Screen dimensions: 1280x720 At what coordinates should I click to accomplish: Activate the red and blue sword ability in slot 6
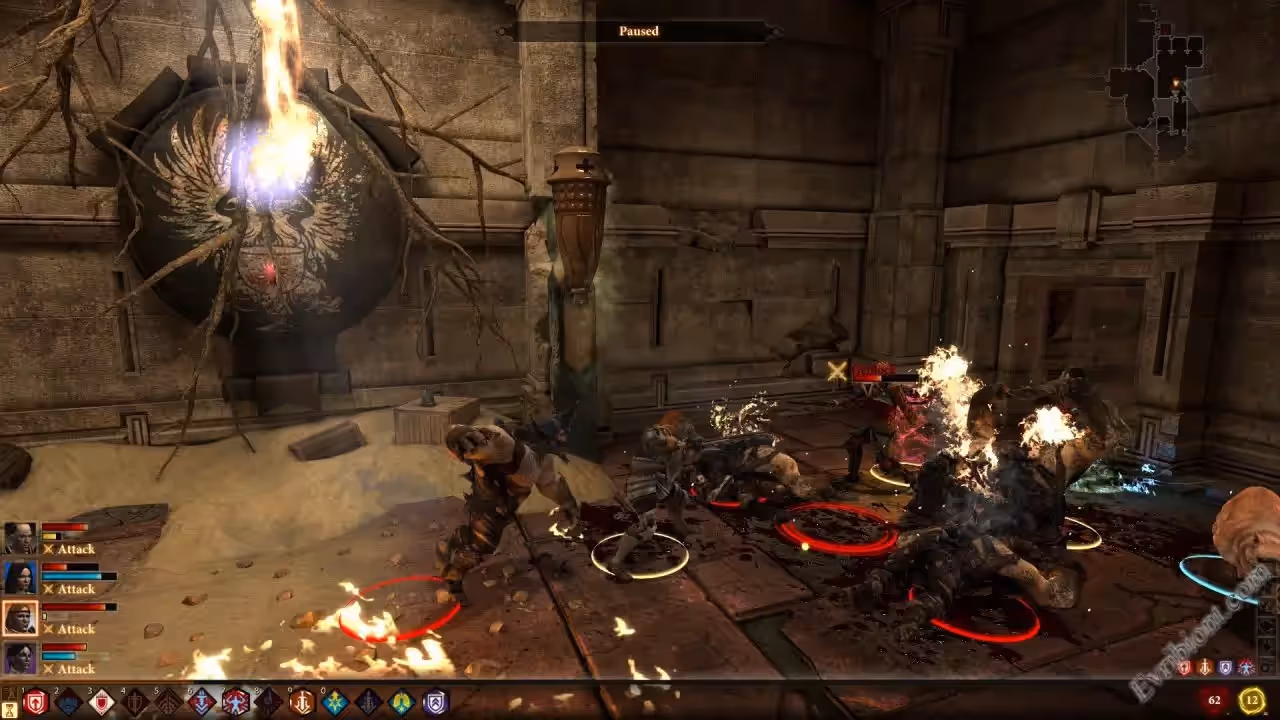202,702
